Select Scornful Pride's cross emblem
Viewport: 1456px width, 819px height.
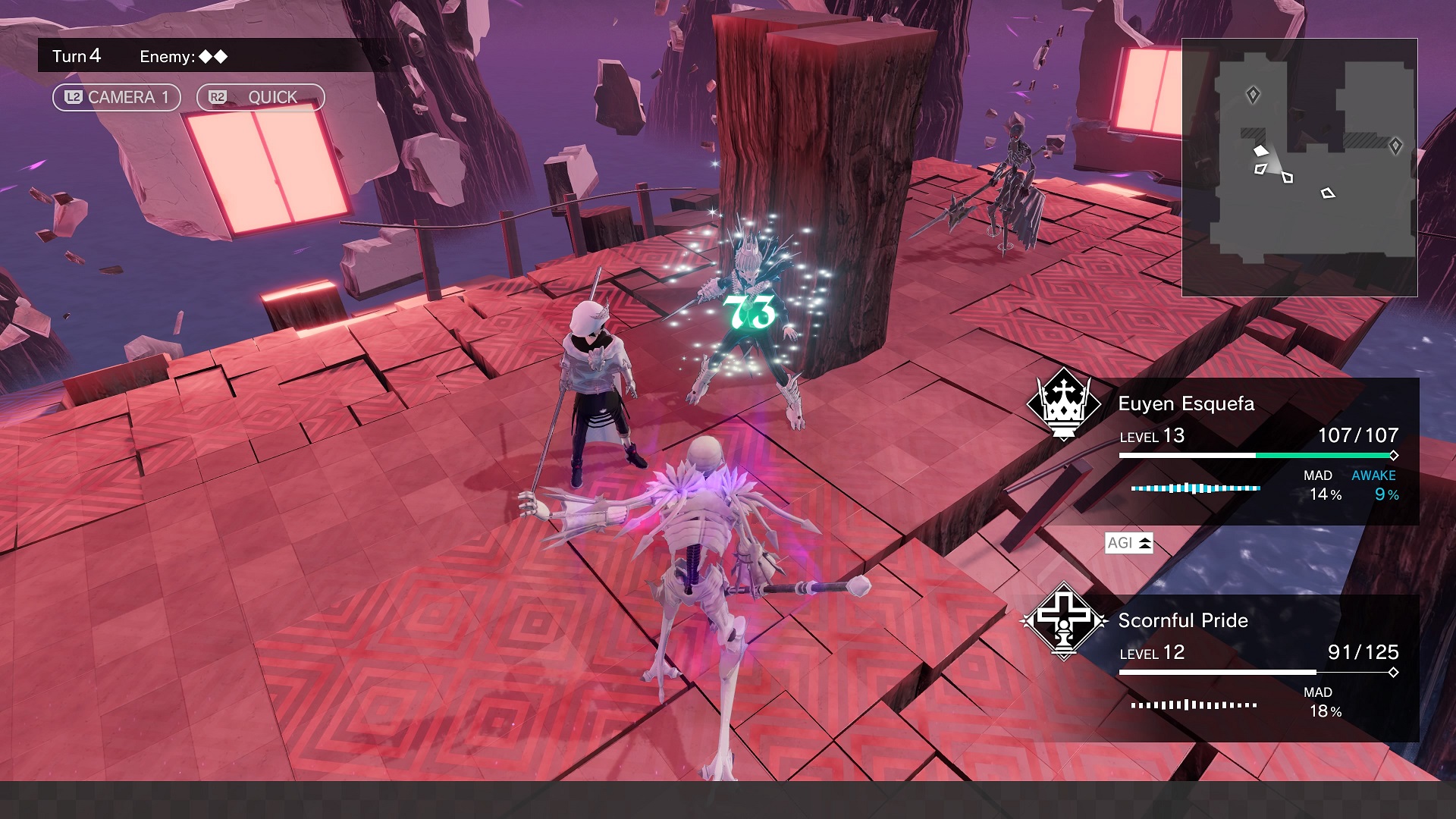tap(1064, 621)
